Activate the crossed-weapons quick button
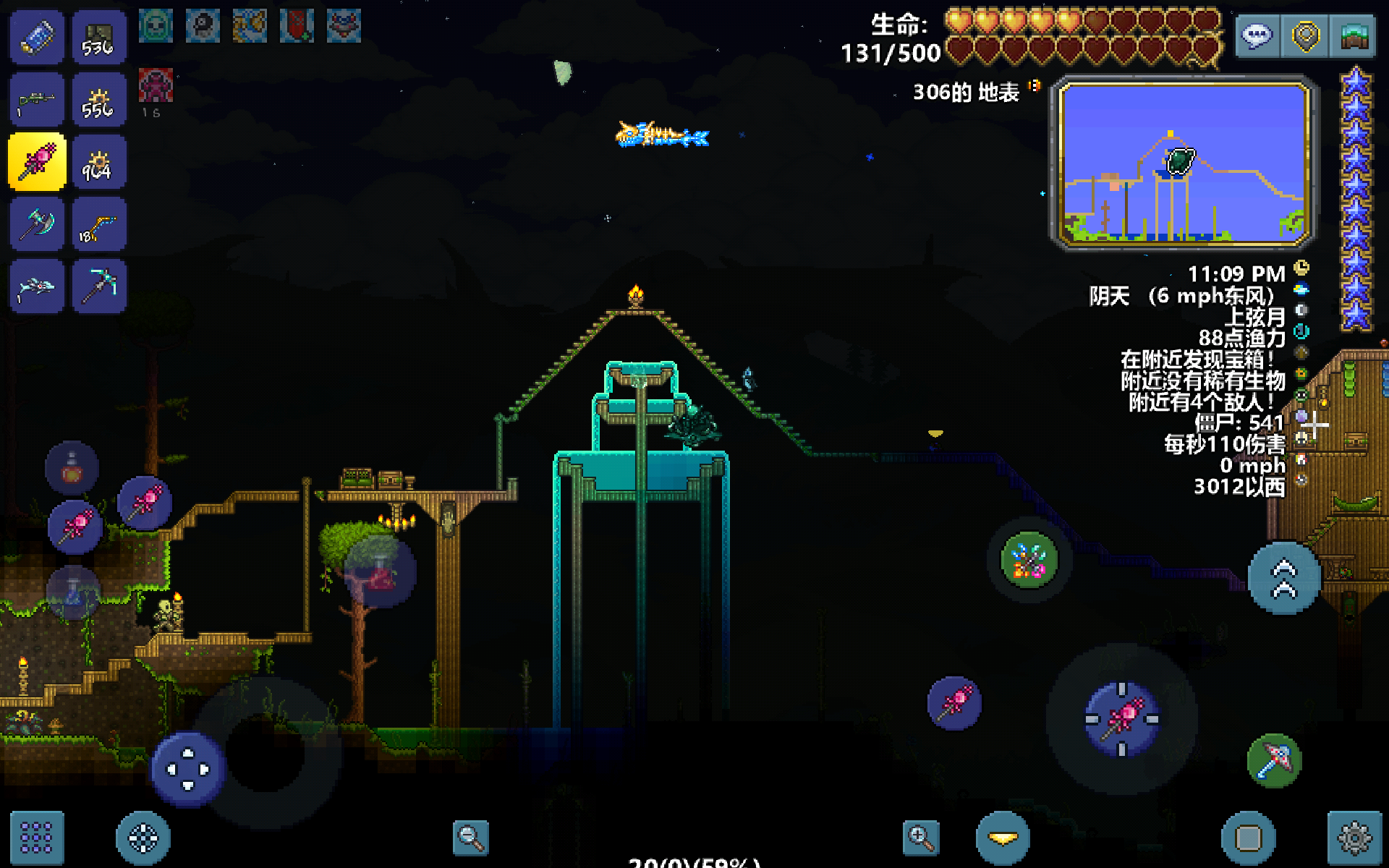Screen dimensions: 1389x868 (x=1029, y=560)
